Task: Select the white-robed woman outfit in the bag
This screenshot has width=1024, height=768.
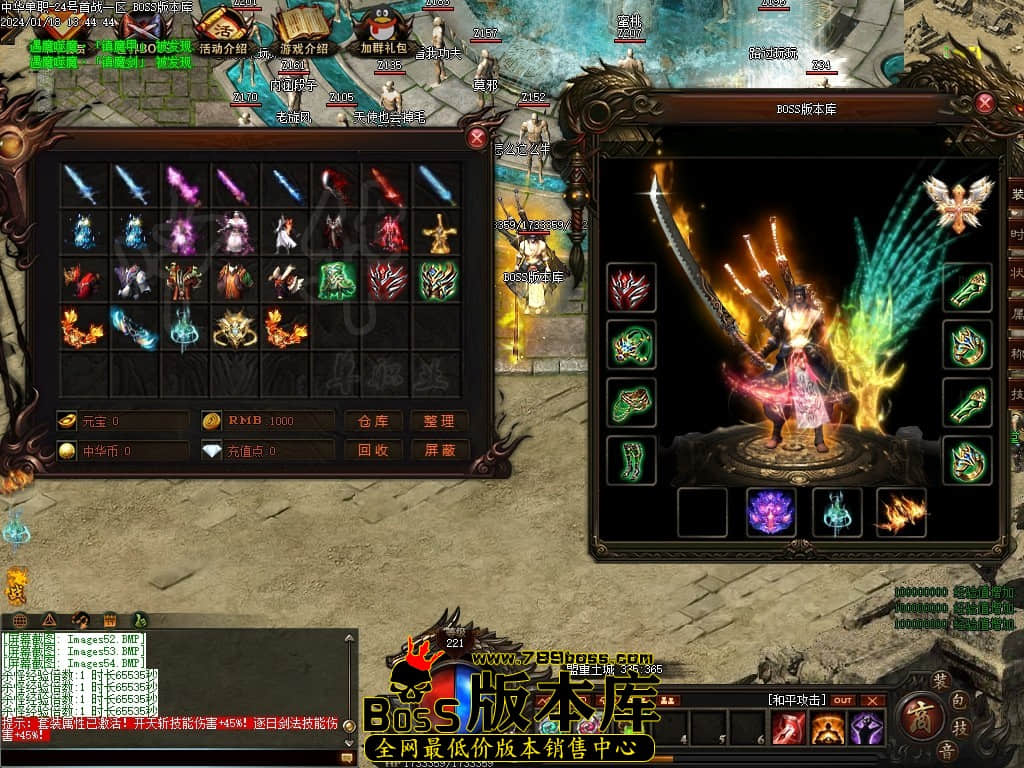Action: (234, 233)
